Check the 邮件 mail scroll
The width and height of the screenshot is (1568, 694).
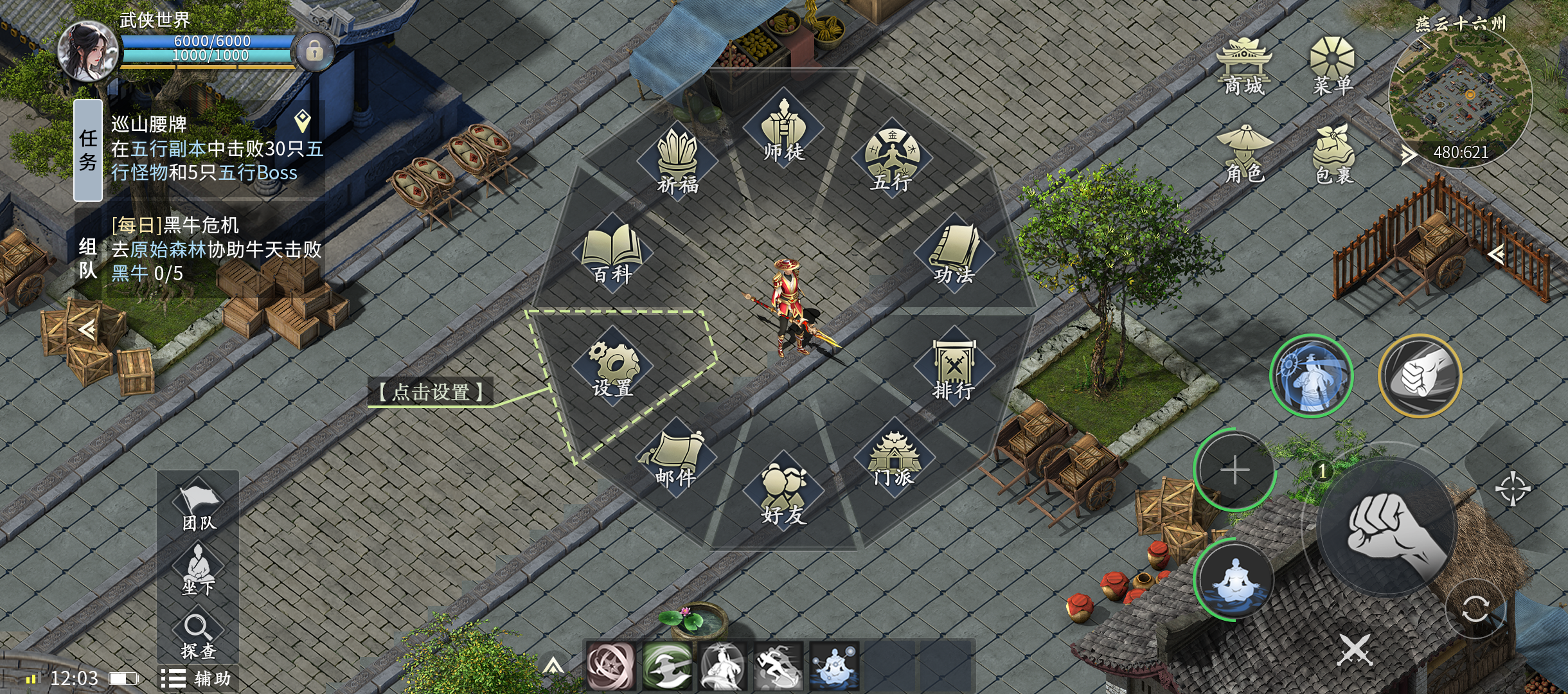point(676,458)
